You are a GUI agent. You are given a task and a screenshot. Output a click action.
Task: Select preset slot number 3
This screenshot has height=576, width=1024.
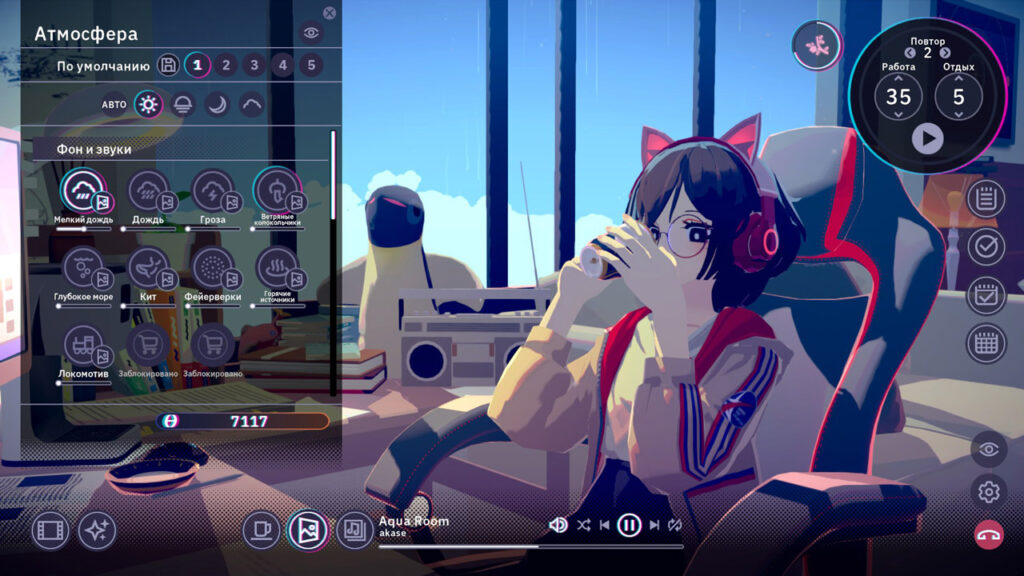255,66
